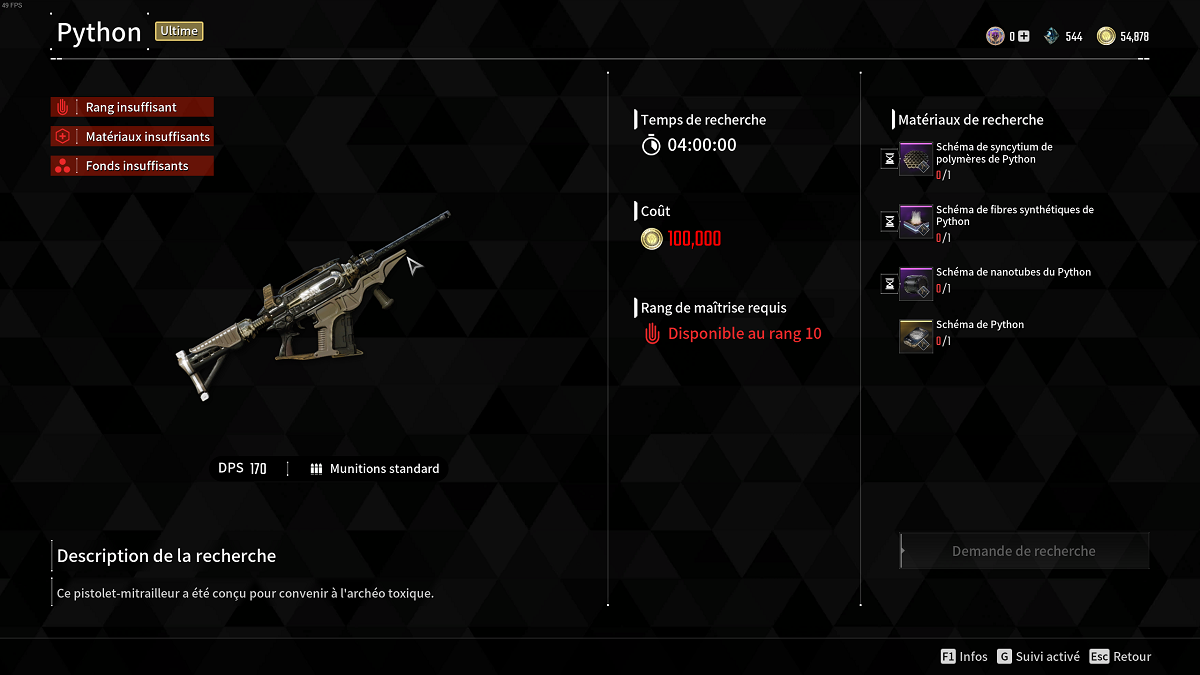Select the Schéma de fibres synthétiques material

(x=915, y=222)
